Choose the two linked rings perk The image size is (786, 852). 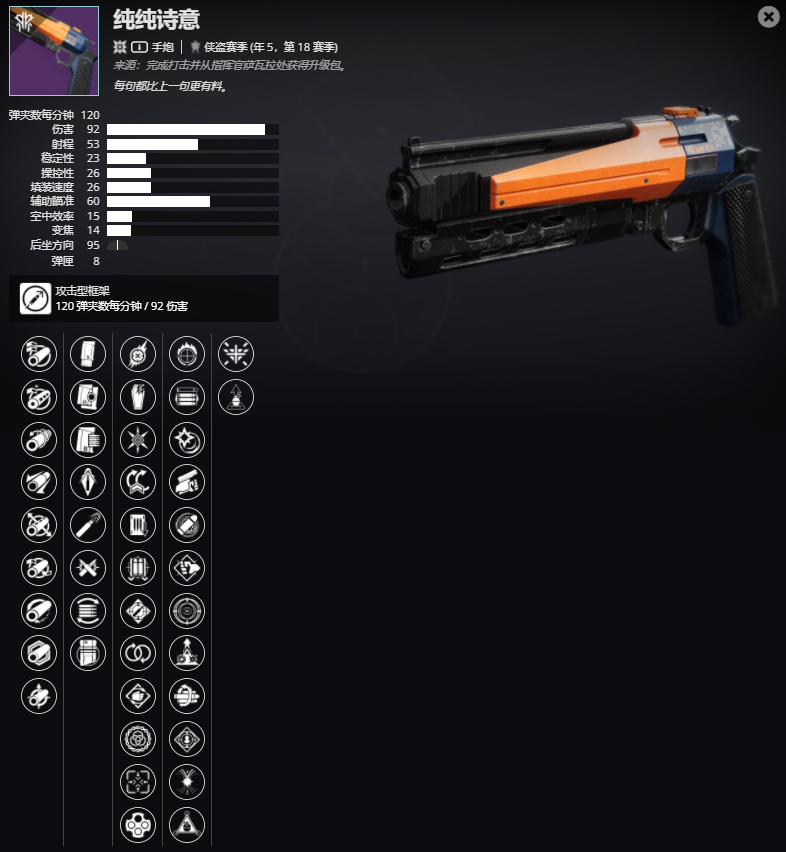[137, 653]
